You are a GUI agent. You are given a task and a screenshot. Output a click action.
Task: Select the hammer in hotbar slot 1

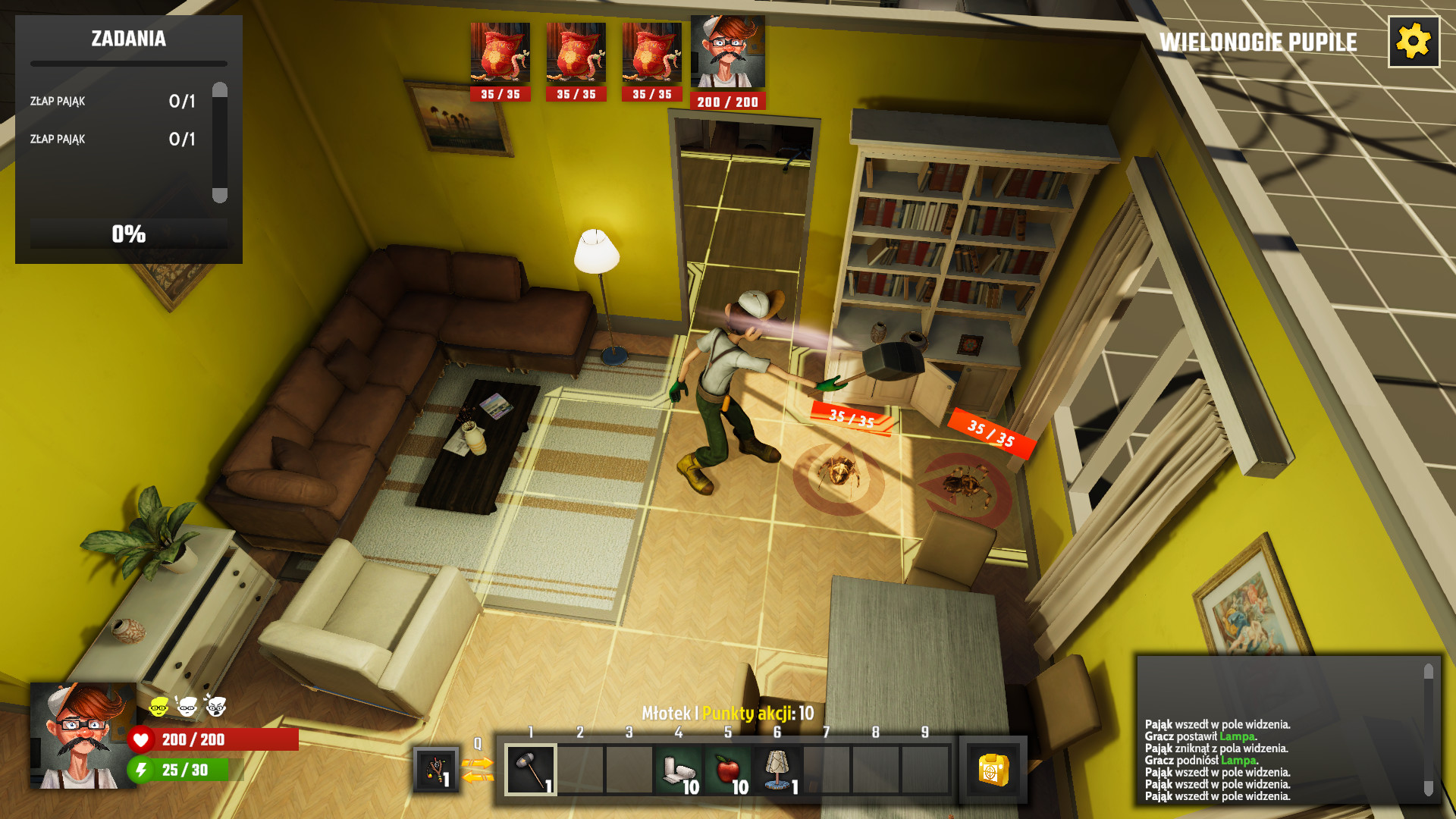(x=531, y=770)
